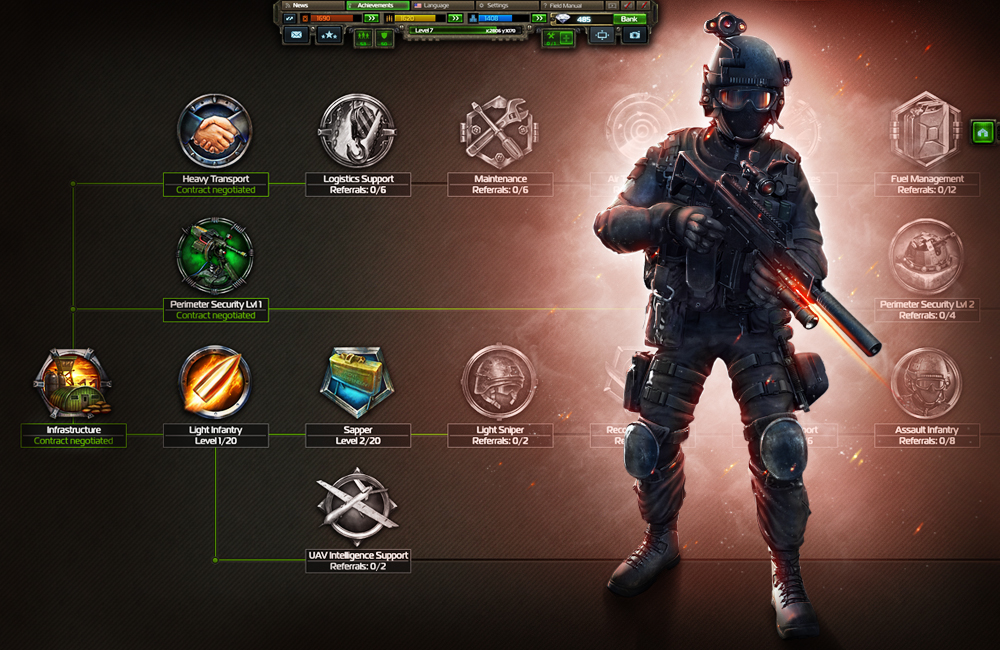Select the Light Infantry bullet icon
The image size is (1000, 650).
point(215,384)
